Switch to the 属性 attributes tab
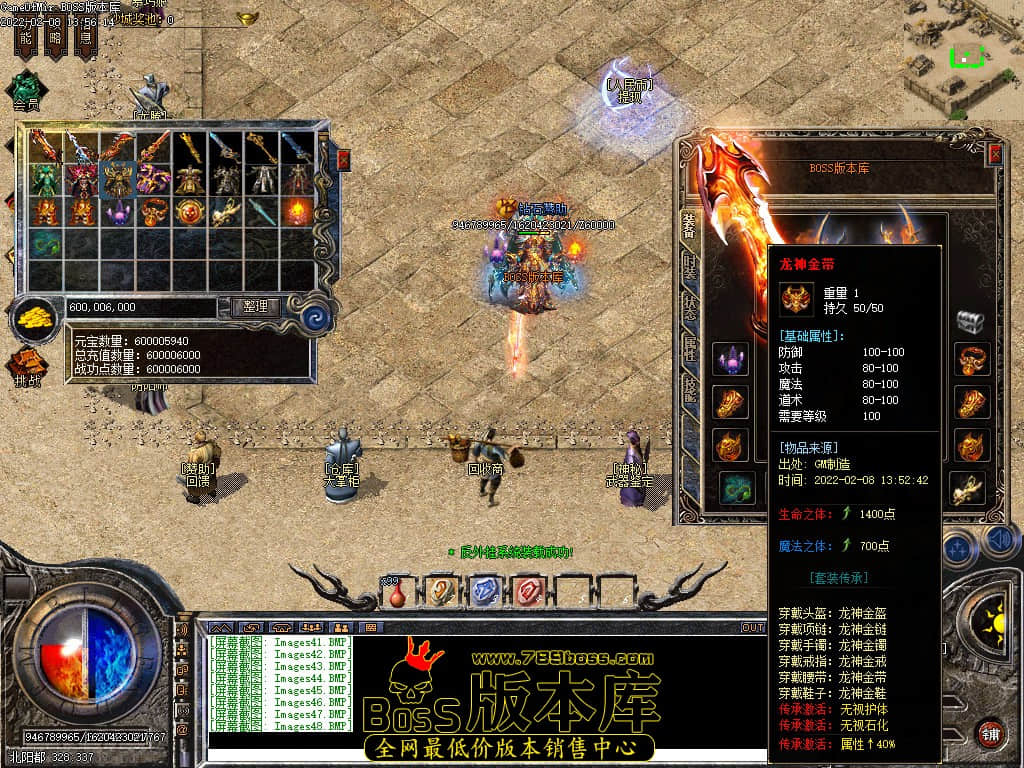This screenshot has width=1024, height=768. coord(689,348)
